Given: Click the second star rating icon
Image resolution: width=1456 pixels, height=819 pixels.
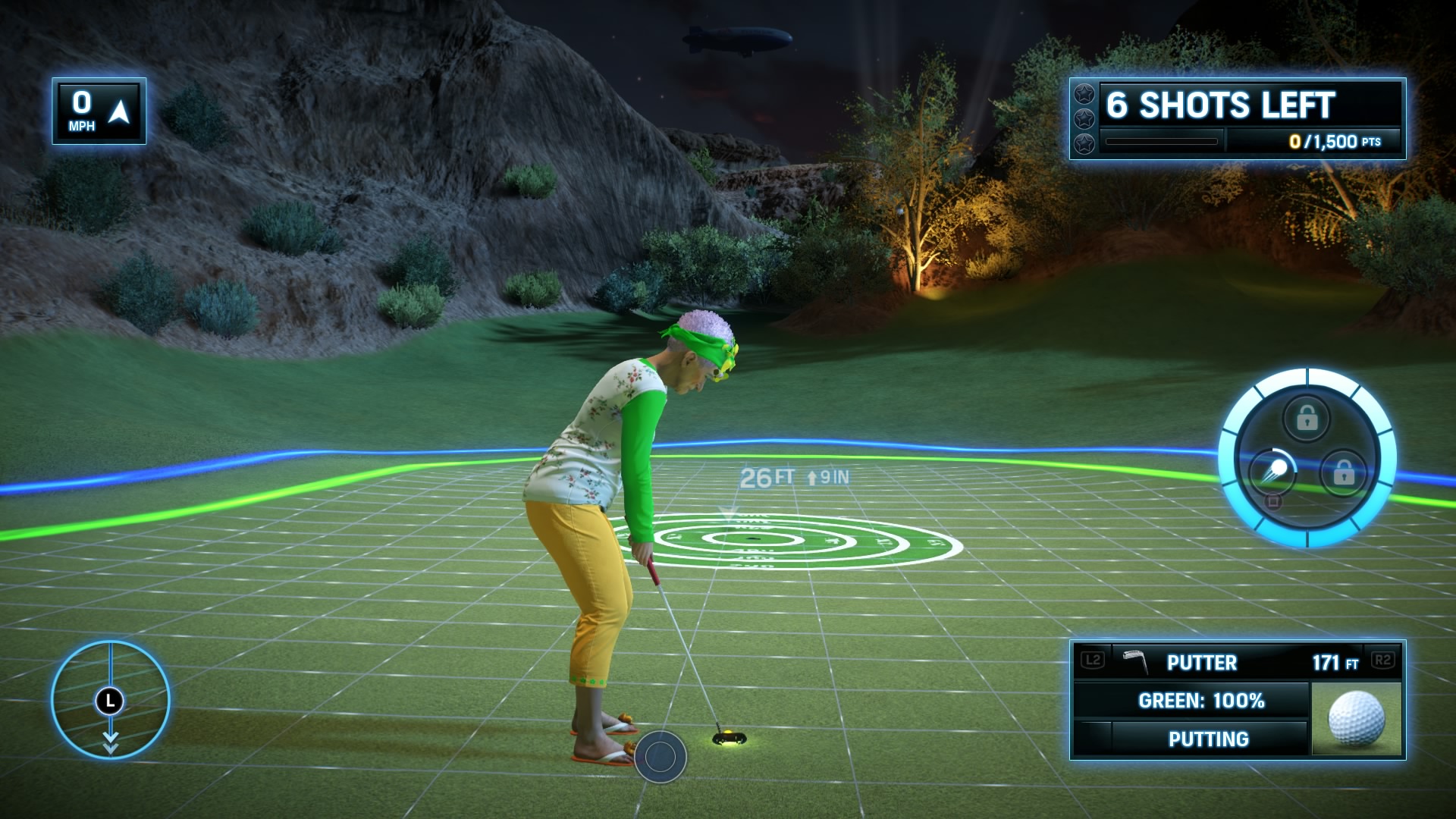Looking at the screenshot, I should tap(1085, 119).
